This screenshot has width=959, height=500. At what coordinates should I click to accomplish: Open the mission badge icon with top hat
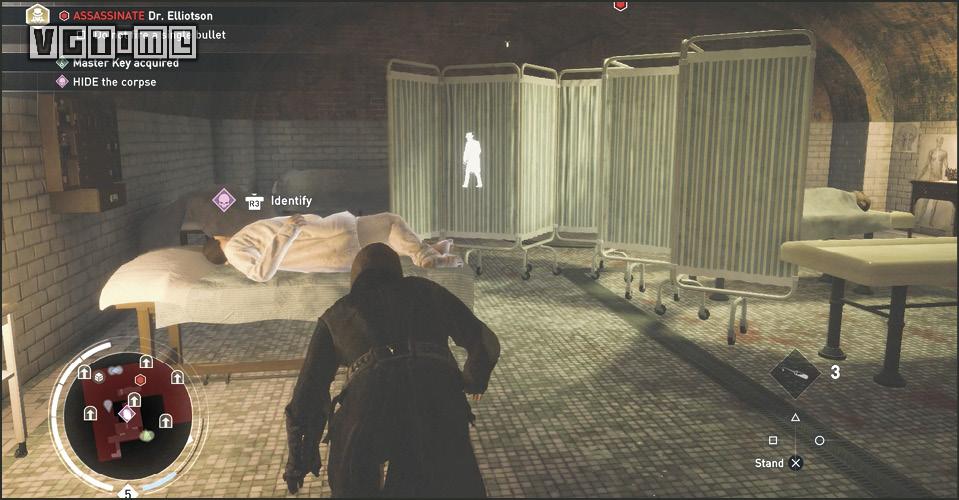[38, 14]
